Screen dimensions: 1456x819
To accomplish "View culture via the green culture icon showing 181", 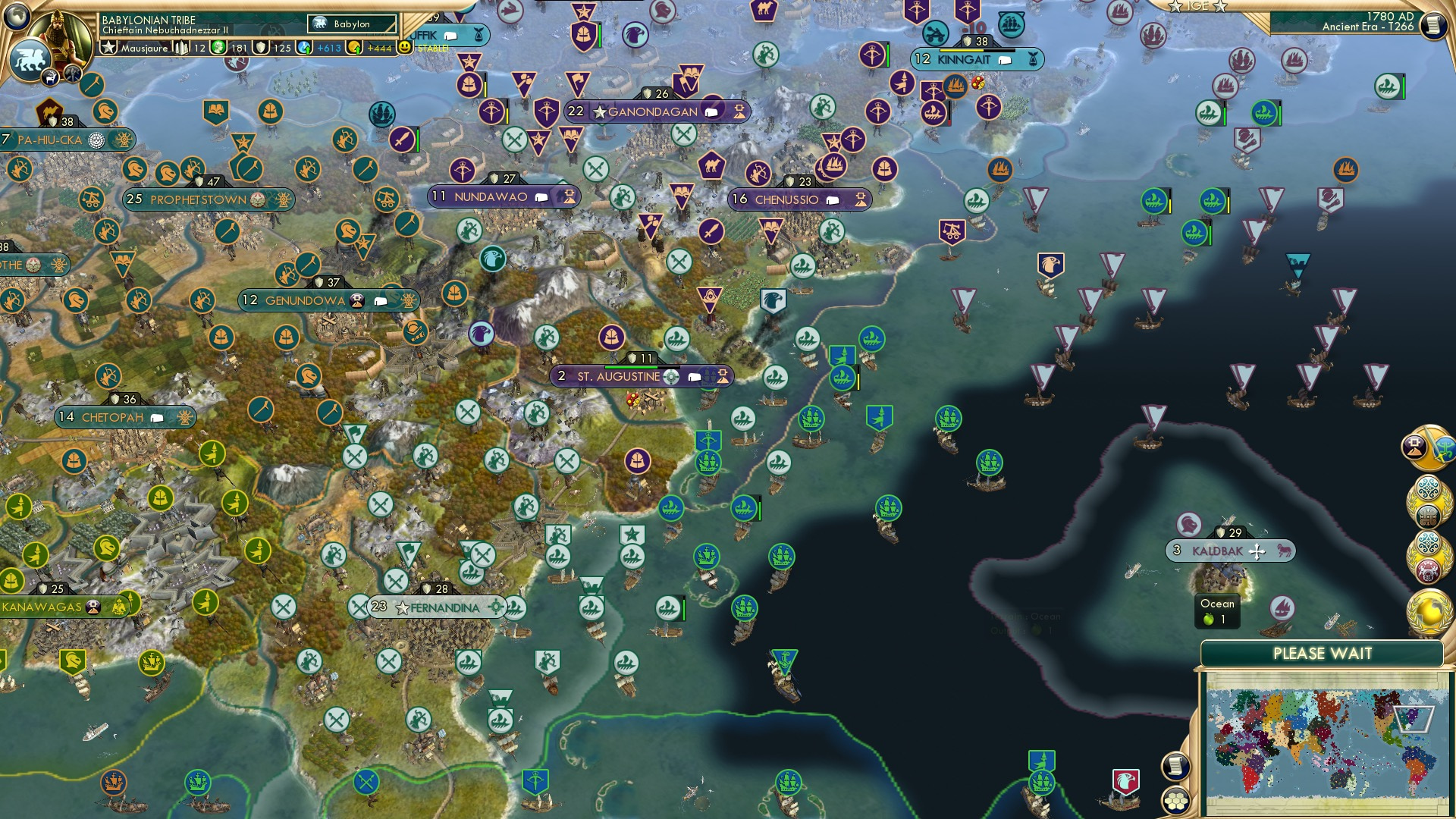I will point(218,47).
